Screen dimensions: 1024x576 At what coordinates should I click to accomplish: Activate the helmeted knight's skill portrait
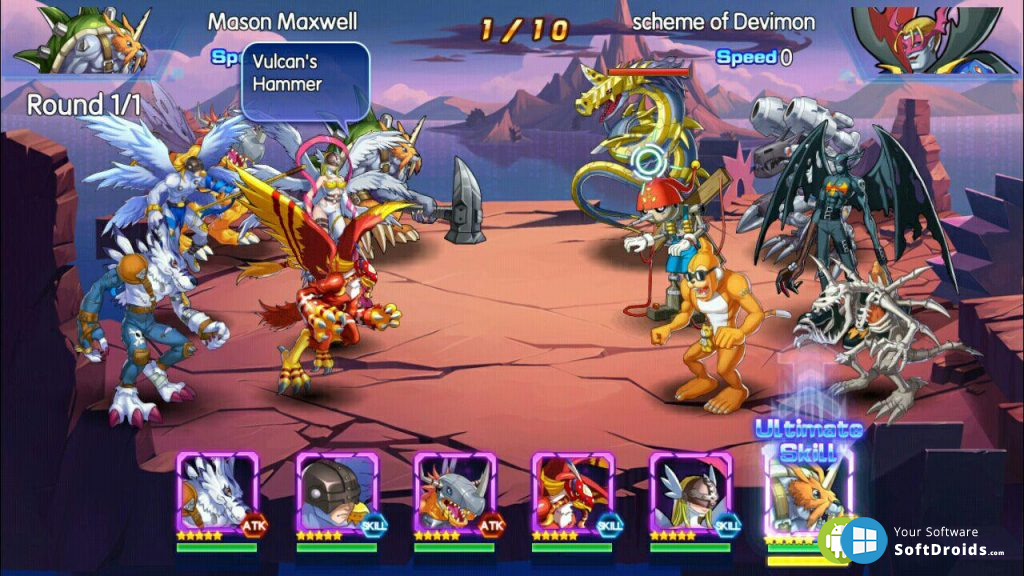(x=336, y=493)
